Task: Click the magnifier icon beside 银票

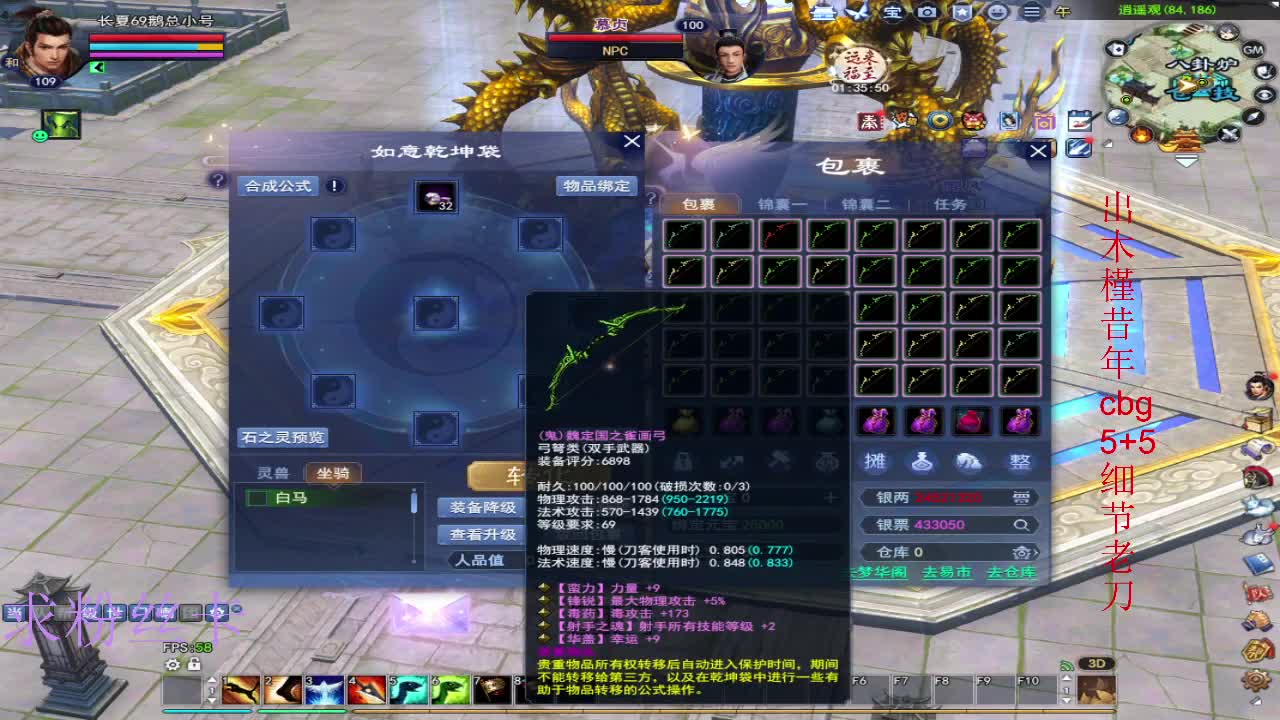Action: 1021,525
